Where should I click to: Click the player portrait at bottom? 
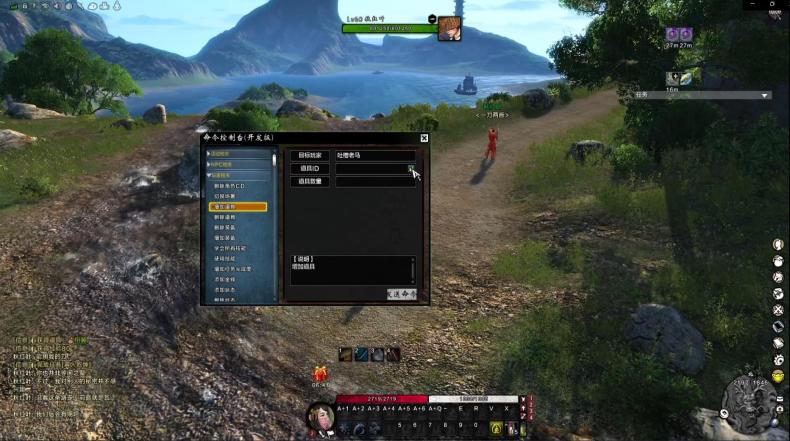tap(321, 416)
